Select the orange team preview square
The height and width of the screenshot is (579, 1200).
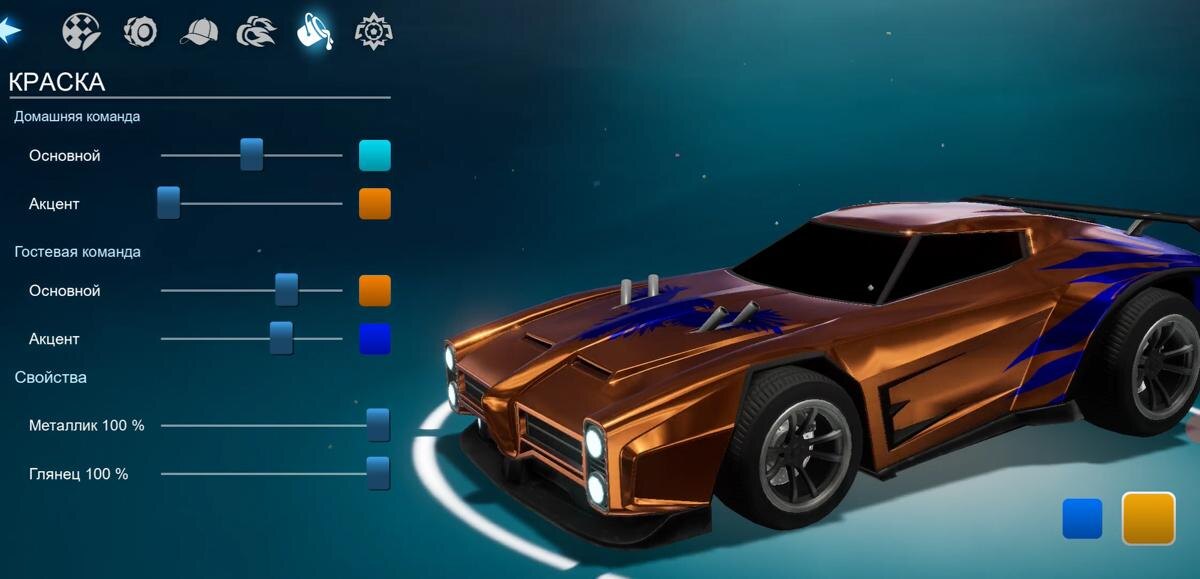pyautogui.click(x=1148, y=518)
